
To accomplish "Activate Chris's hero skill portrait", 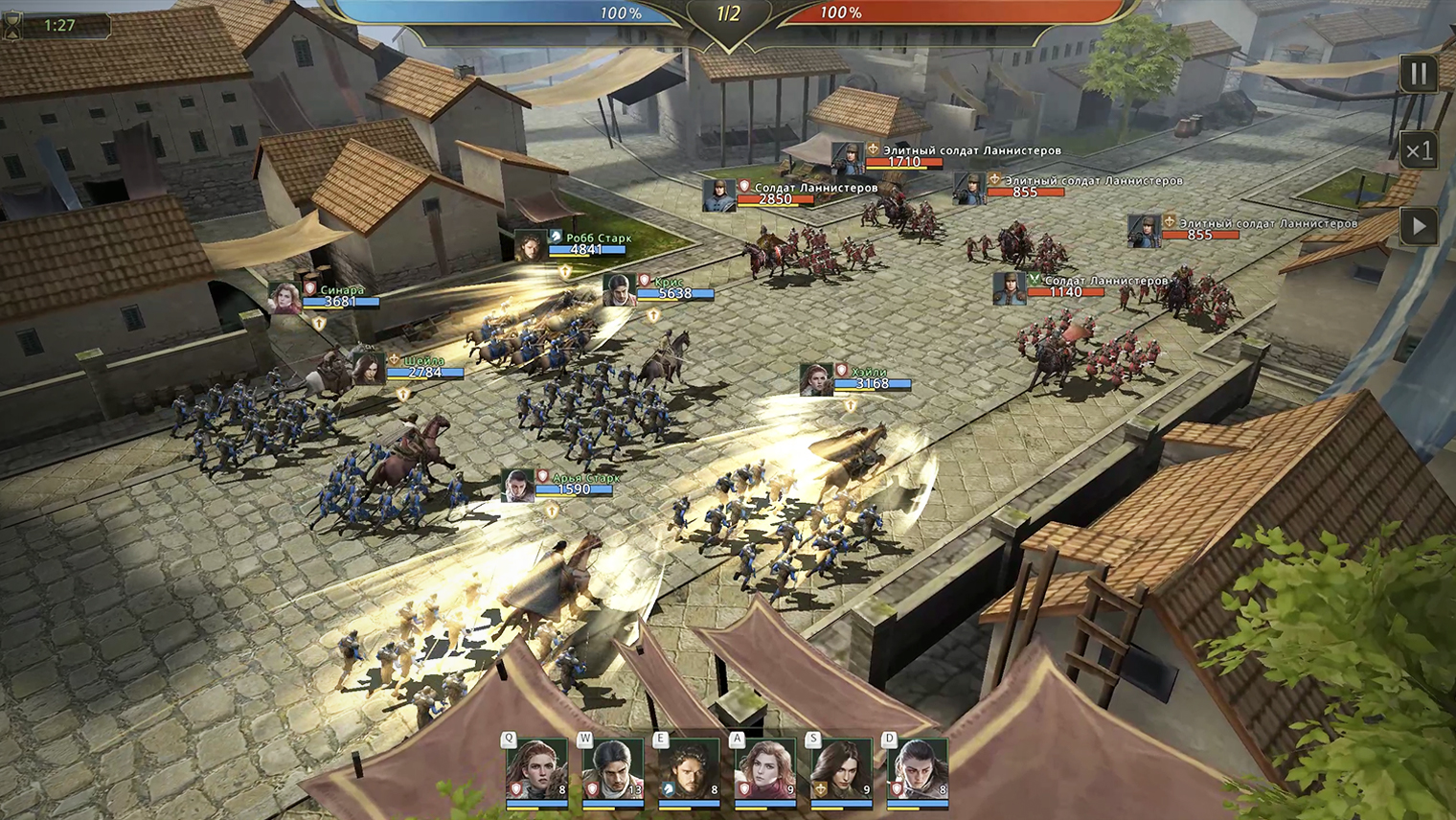I will [x=613, y=770].
